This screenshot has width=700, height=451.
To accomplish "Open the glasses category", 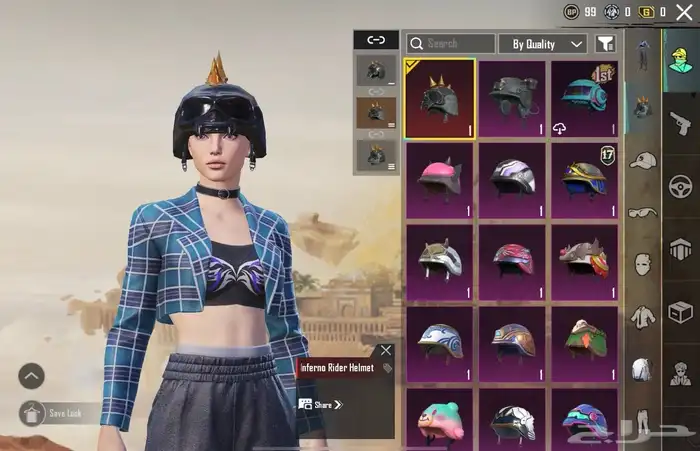I will click(x=642, y=212).
